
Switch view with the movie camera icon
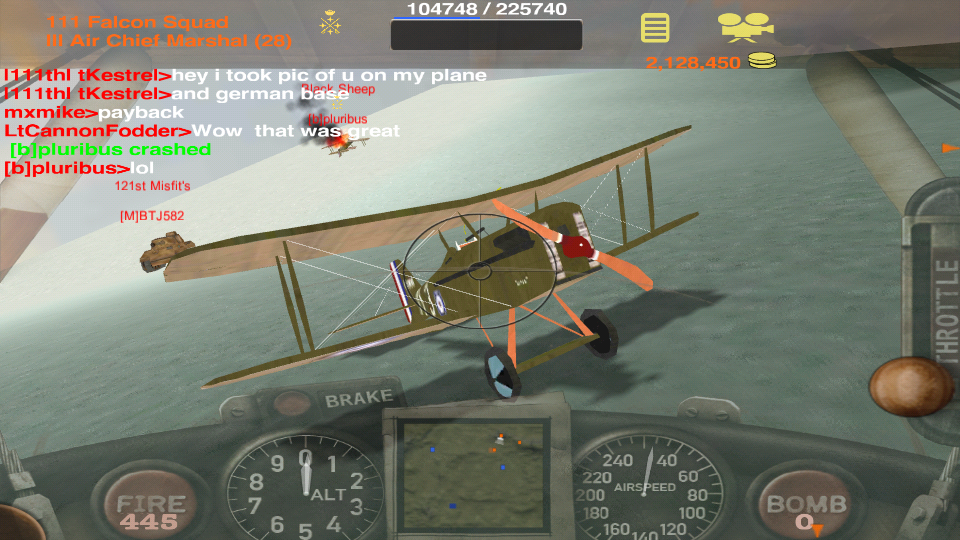pos(745,27)
